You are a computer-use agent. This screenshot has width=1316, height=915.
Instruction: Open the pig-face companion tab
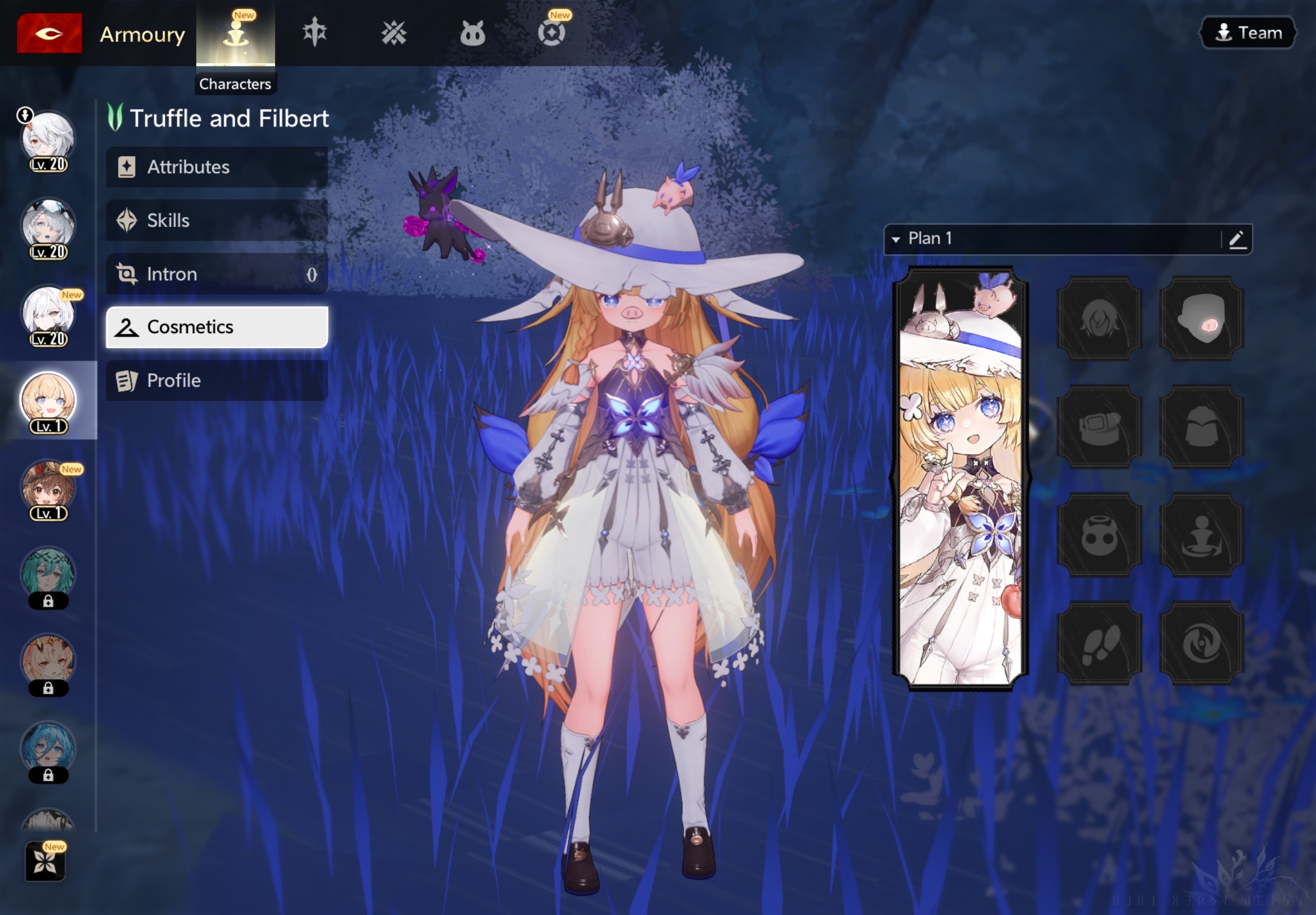pos(473,33)
